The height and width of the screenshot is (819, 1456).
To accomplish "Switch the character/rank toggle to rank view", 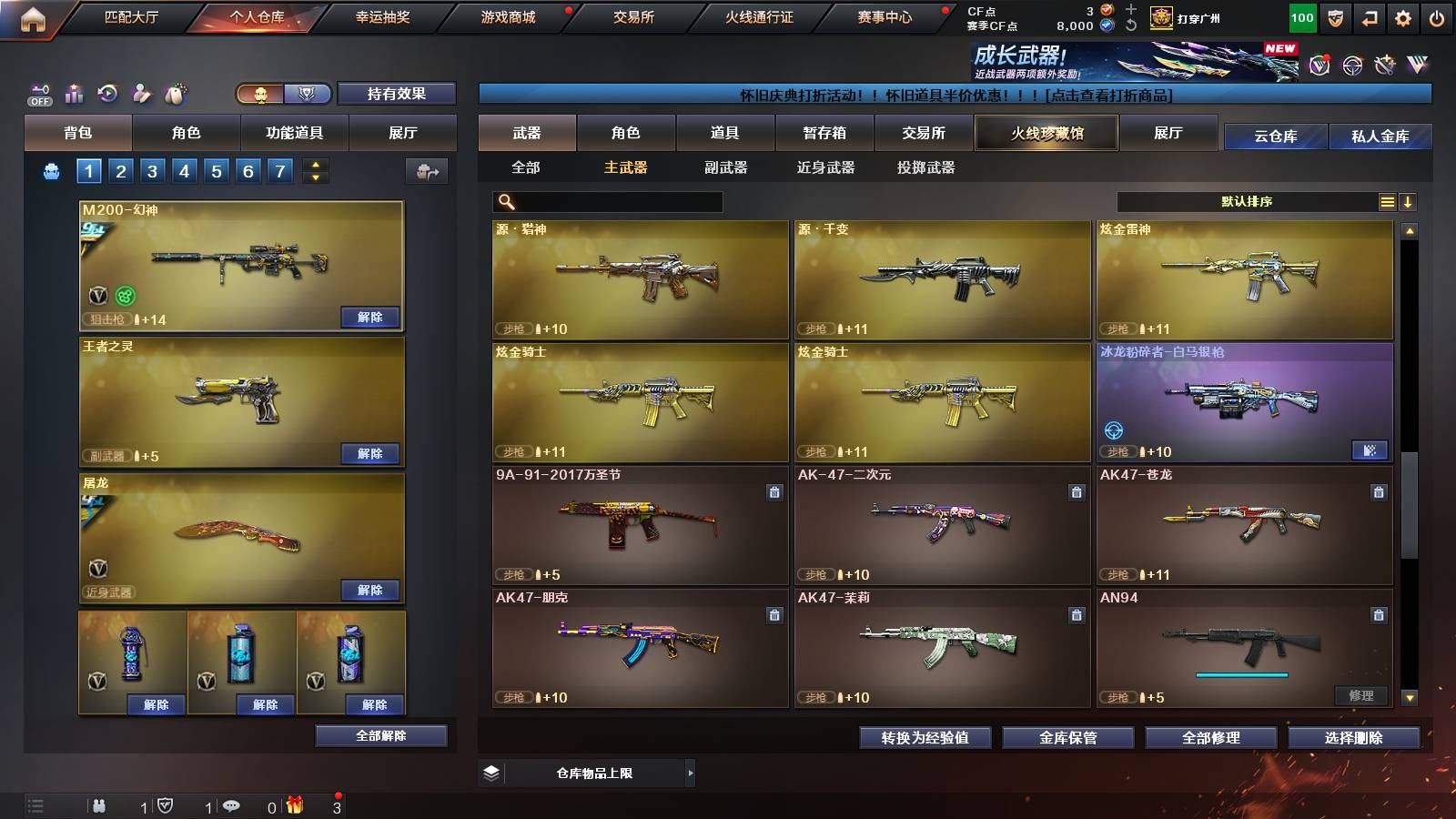I will click(308, 94).
